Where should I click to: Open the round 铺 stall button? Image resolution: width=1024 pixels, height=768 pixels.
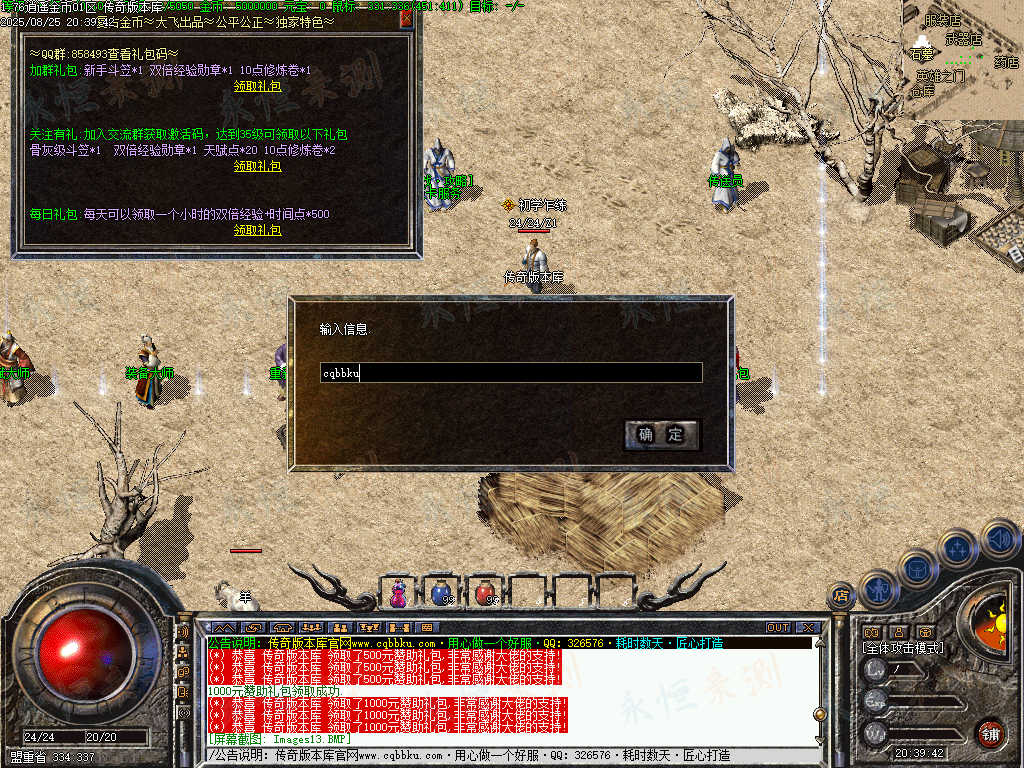[x=989, y=733]
